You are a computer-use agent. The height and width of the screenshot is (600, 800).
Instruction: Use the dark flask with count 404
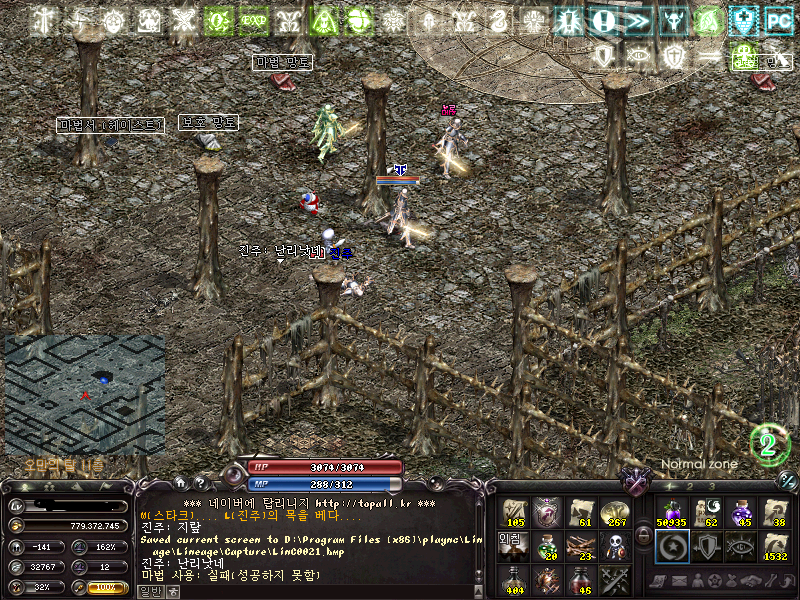[515, 580]
